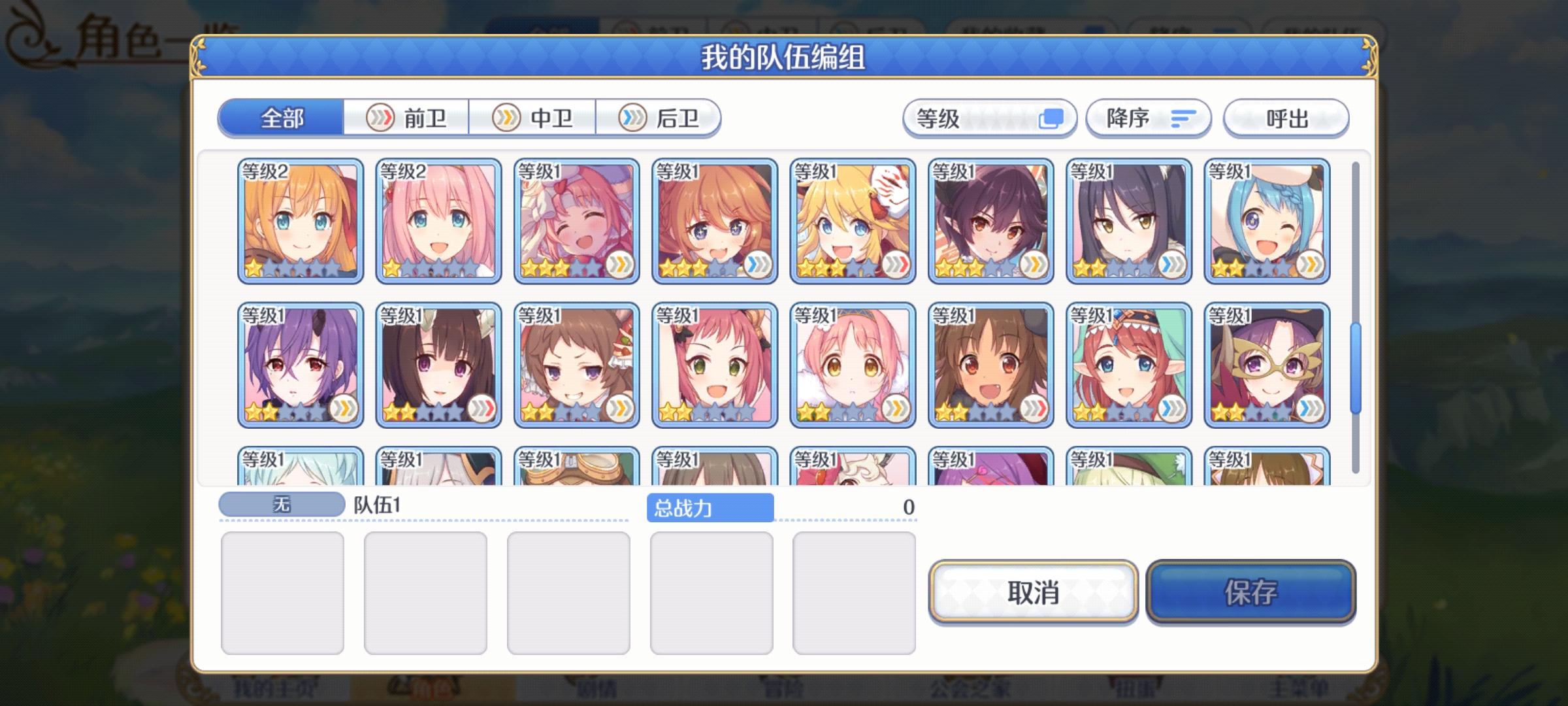This screenshot has height=706, width=1568.
Task: Switch to the 全部 tab
Action: (x=281, y=118)
